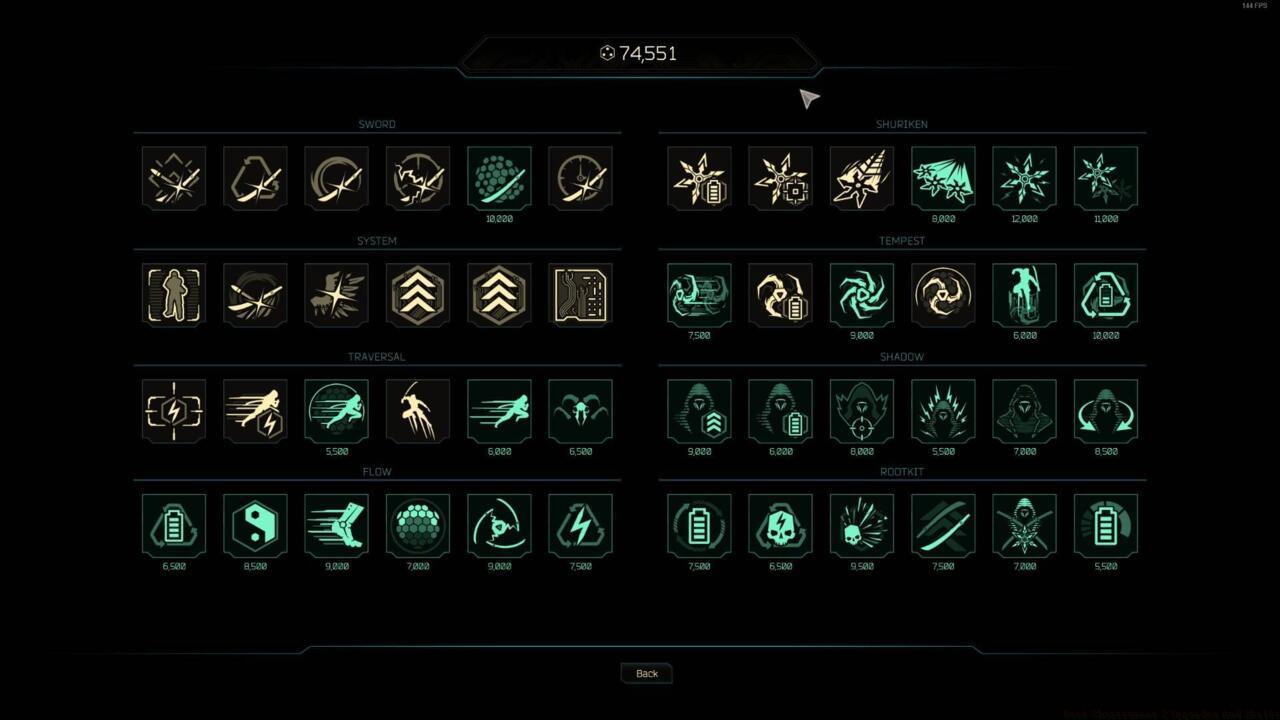Select the 5,500 dashing runner Traversal upgrade
The width and height of the screenshot is (1280, 720).
336,409
